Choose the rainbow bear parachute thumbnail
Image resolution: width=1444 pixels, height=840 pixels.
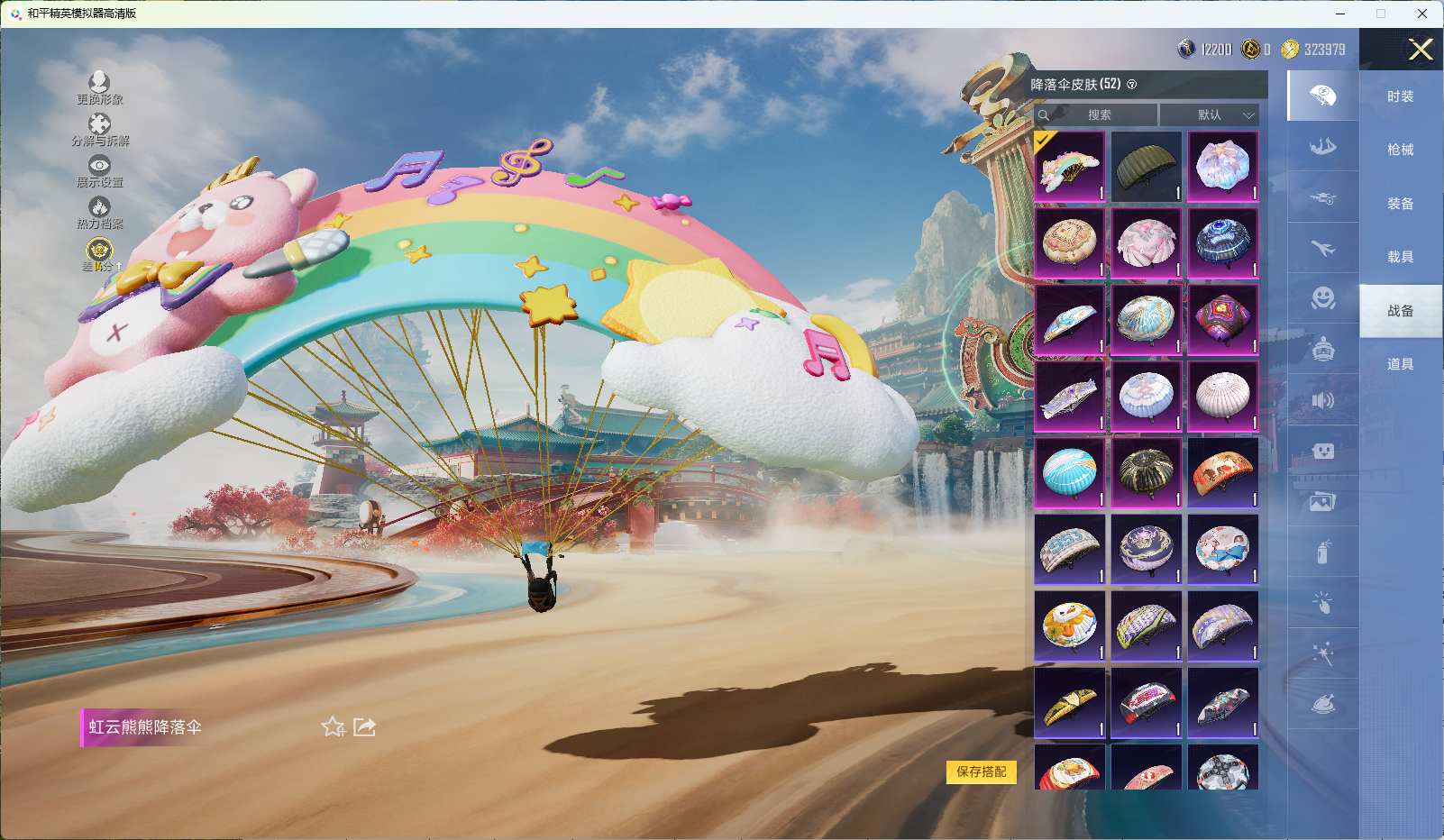1069,167
